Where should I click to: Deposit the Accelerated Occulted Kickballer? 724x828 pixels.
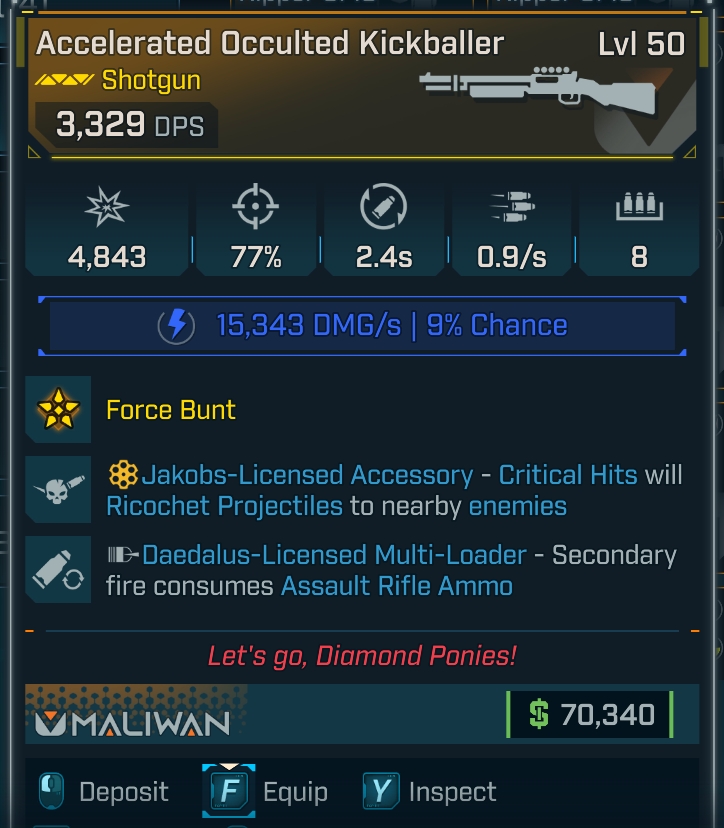(x=104, y=792)
